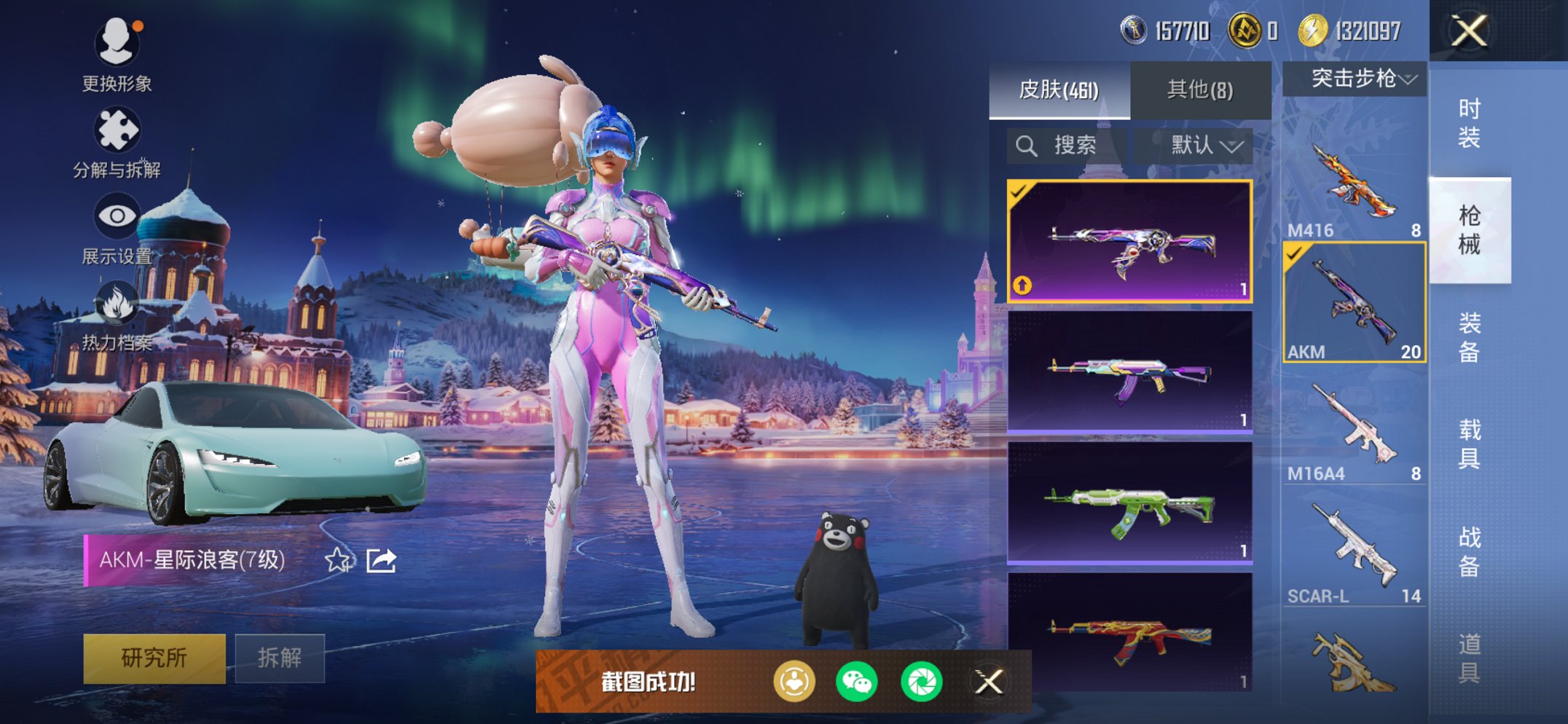
Task: Share the AKM-星际浪客 skin
Action: click(381, 560)
